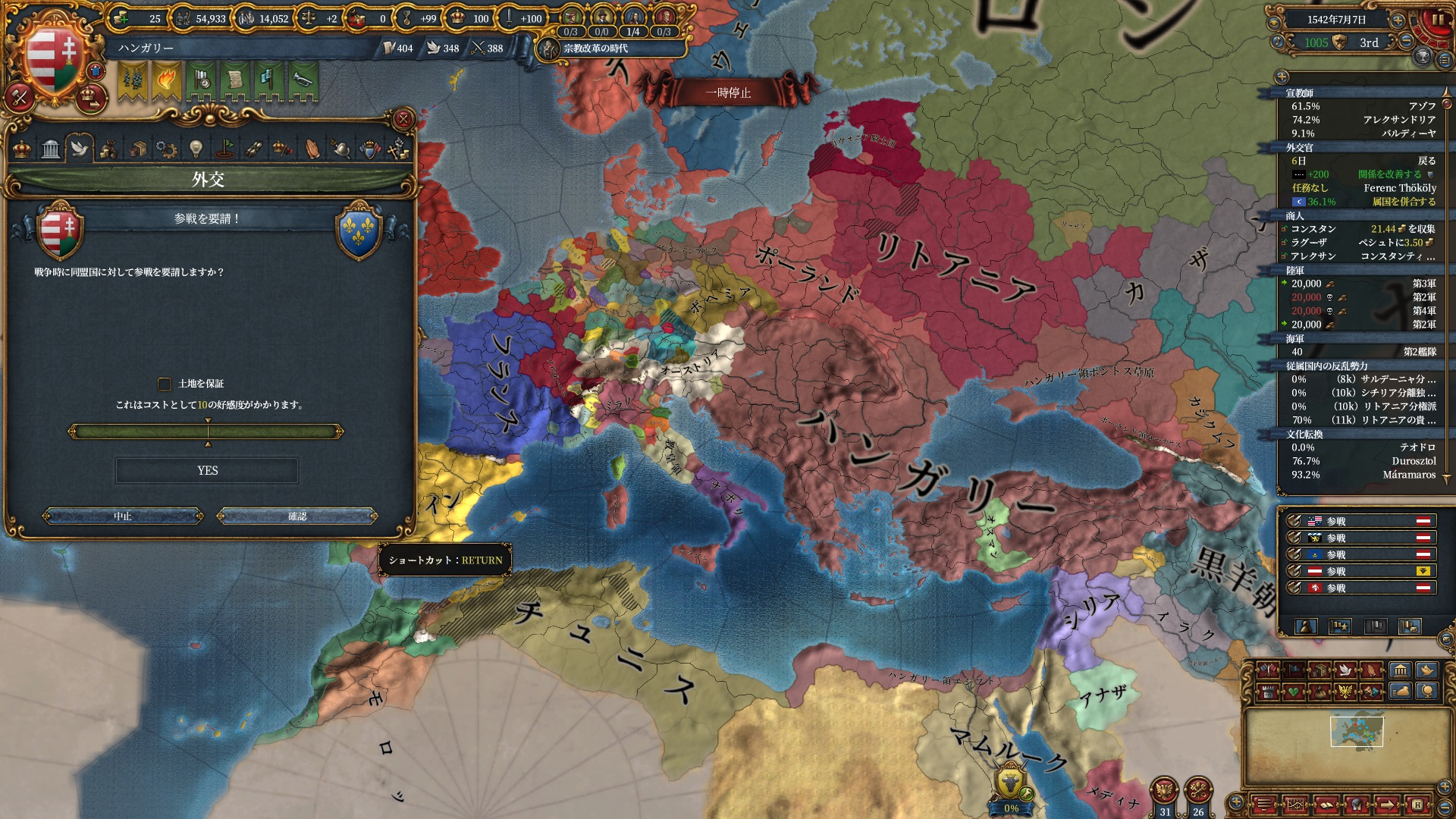Open the religion tab with praying hands
Image resolution: width=1456 pixels, height=819 pixels.
click(x=312, y=149)
